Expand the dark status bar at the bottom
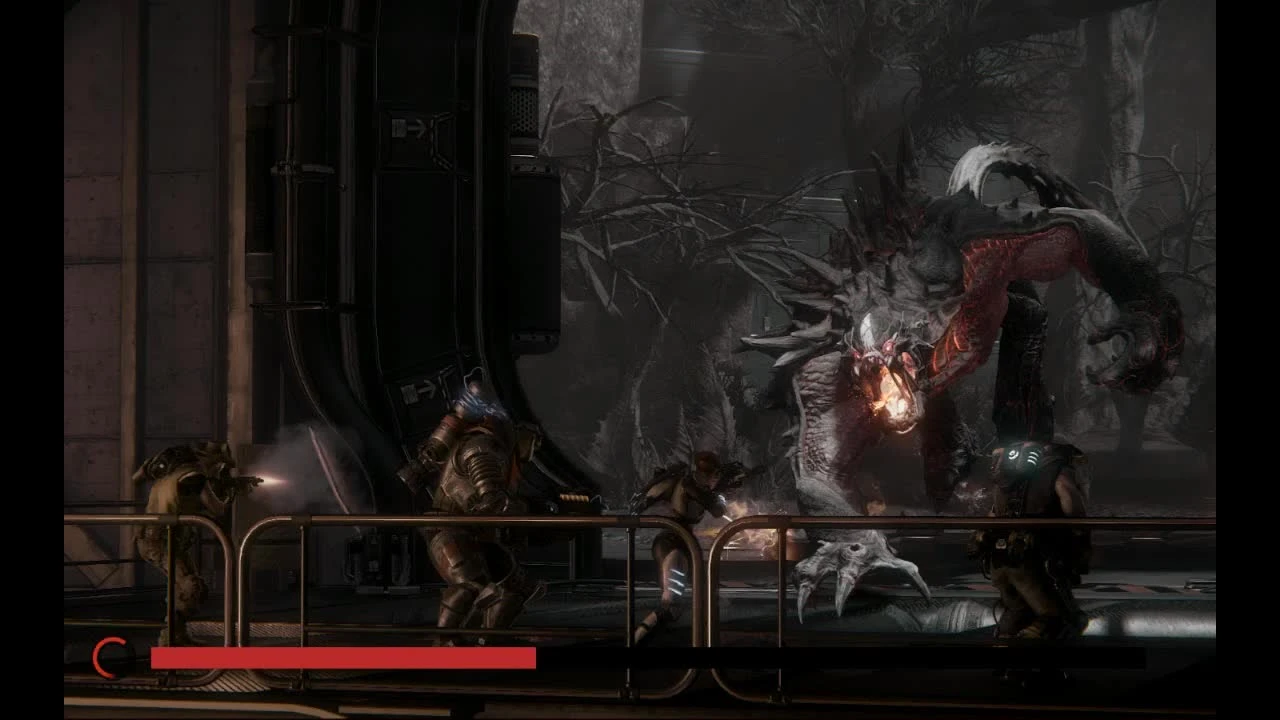1280x720 pixels. coord(840,658)
